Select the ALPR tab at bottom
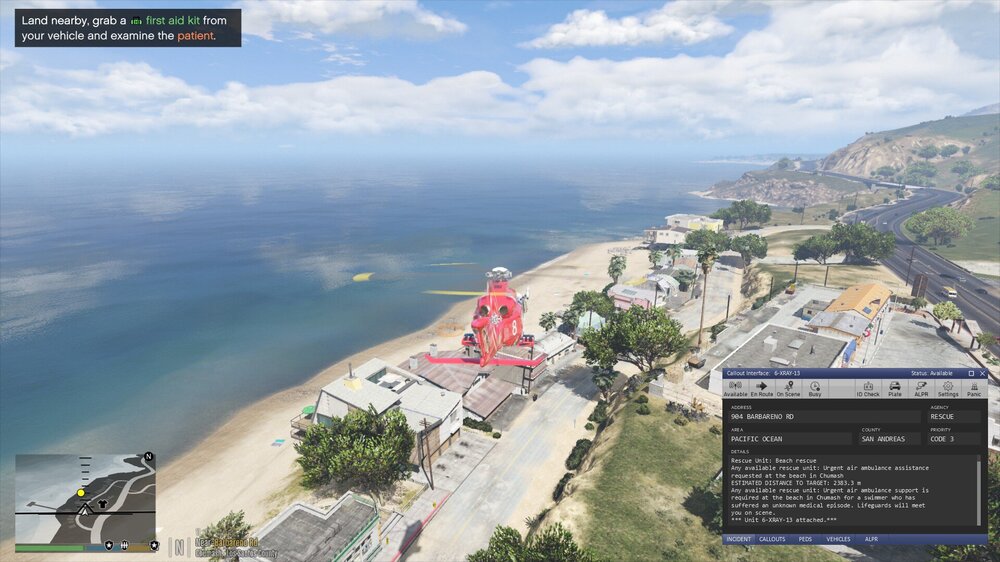Screen dimensions: 1000x562 click(871, 539)
